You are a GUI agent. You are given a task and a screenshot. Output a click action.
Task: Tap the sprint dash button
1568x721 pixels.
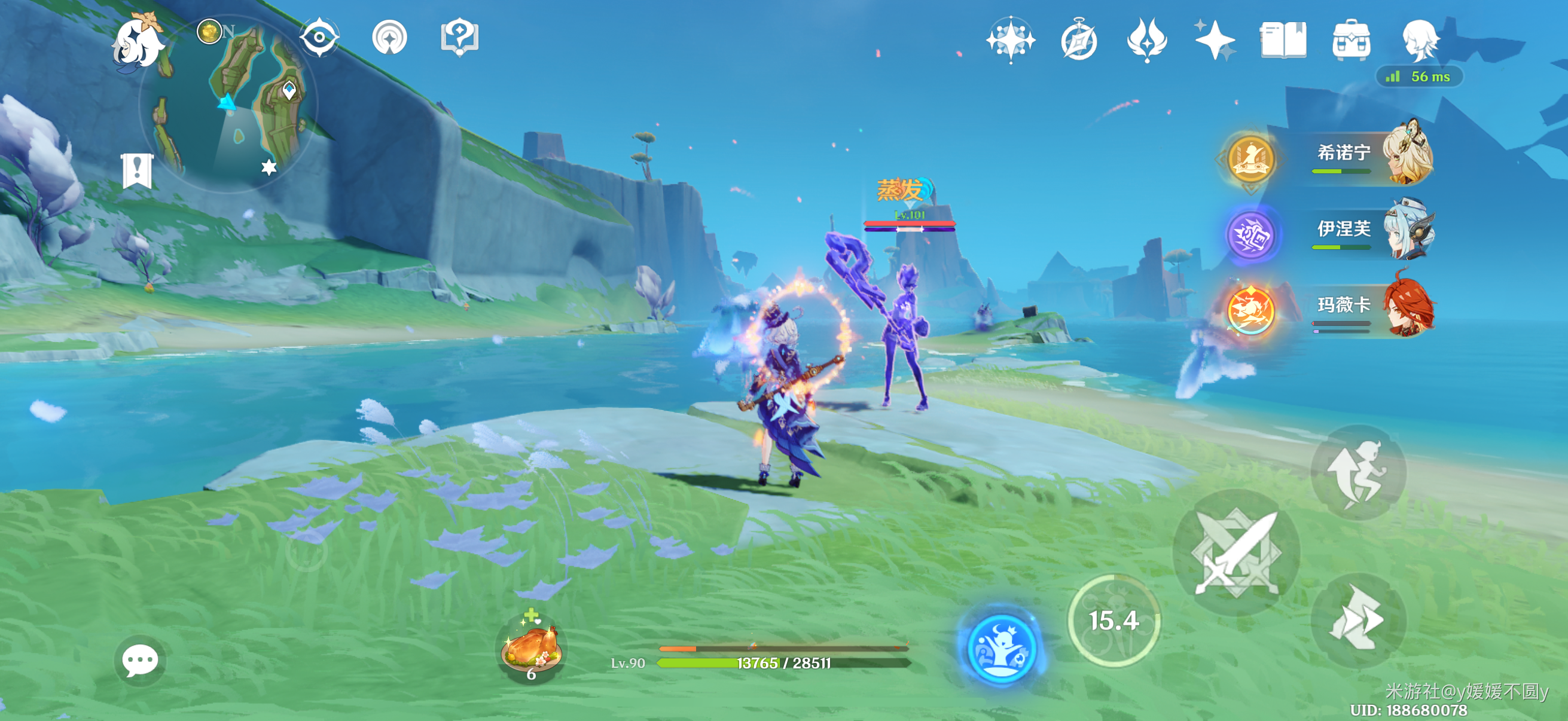pos(1359,619)
